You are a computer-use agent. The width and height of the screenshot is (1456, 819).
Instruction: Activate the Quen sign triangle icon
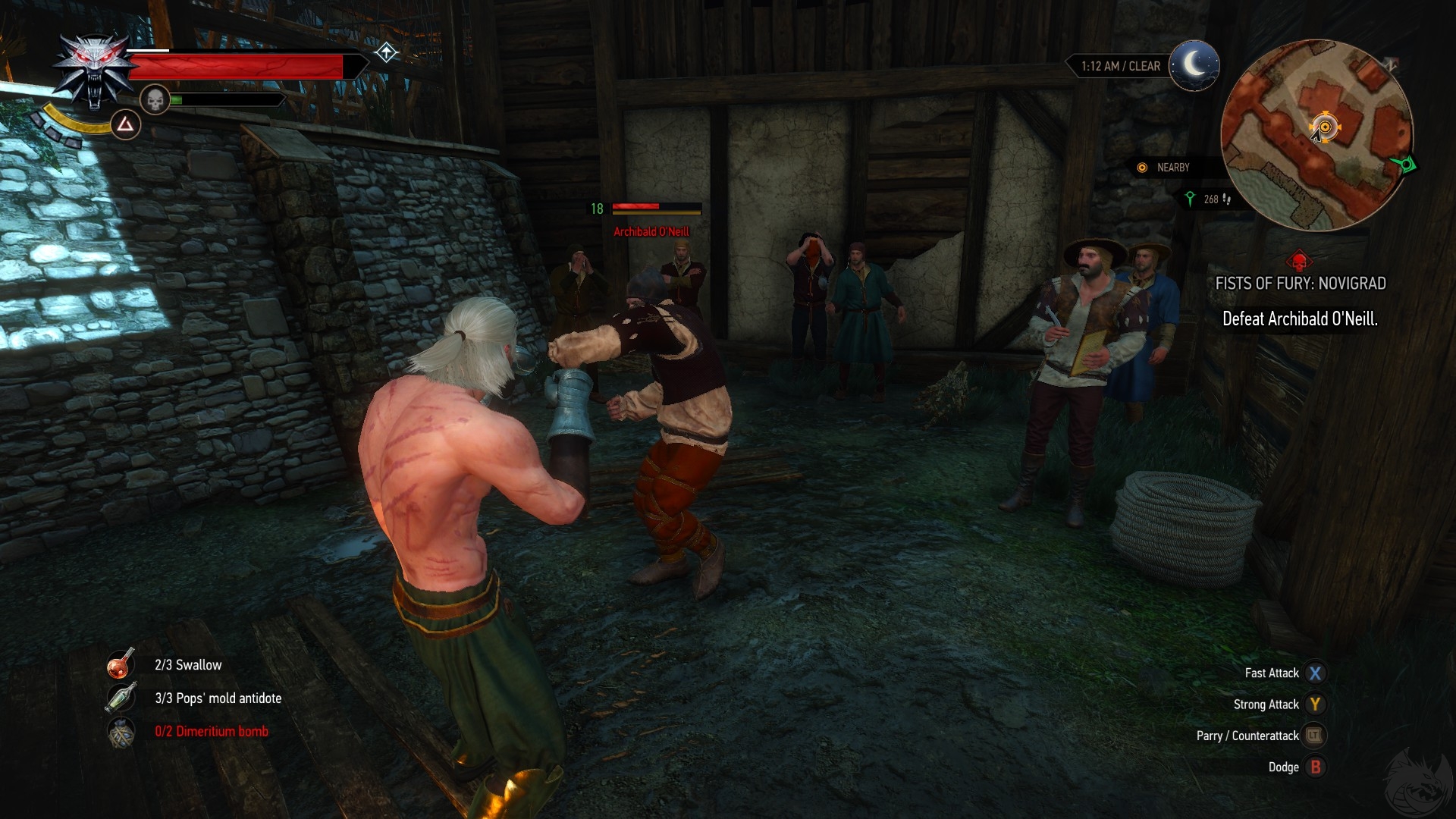pyautogui.click(x=126, y=124)
